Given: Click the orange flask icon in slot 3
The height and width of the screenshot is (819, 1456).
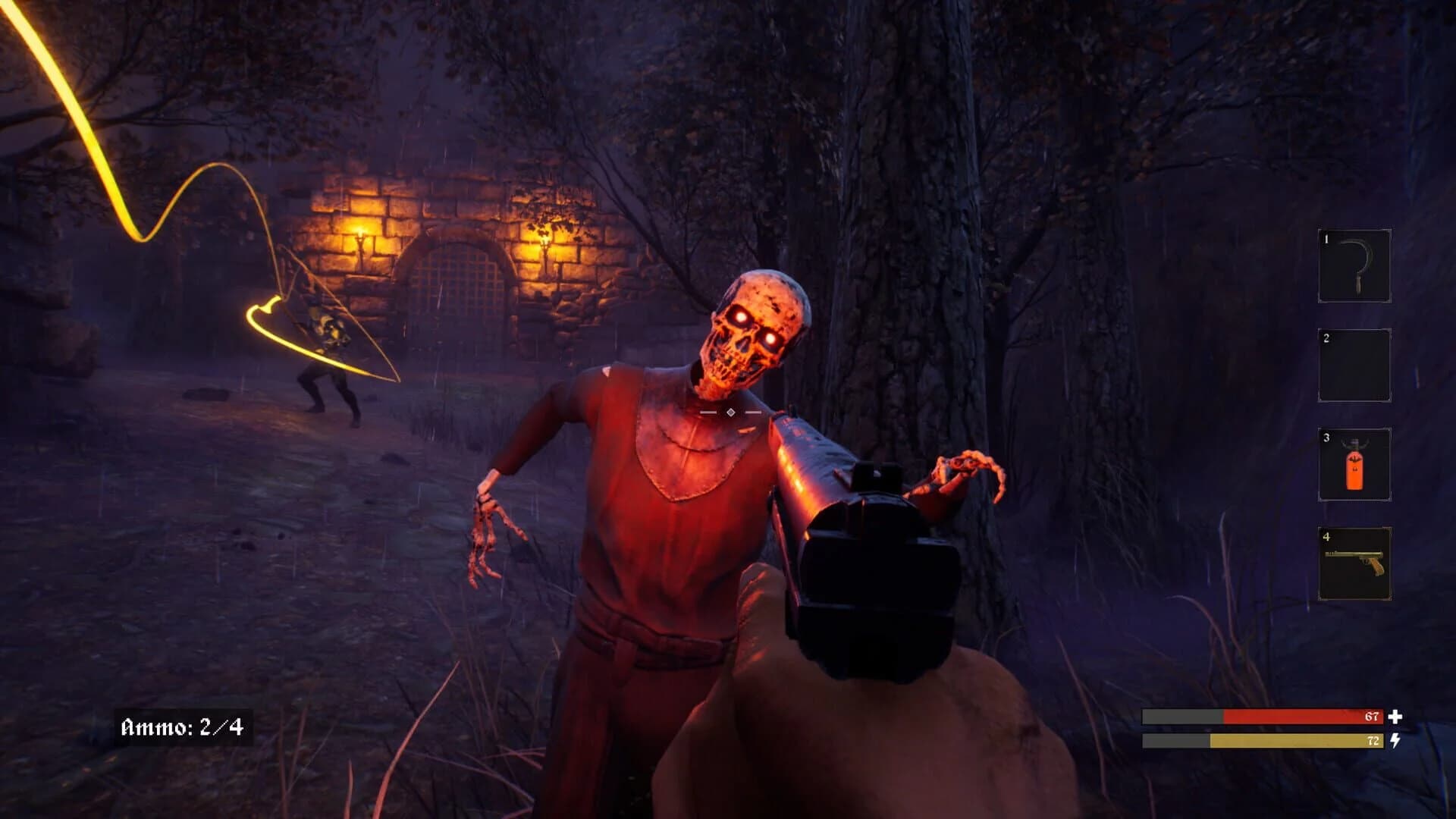Looking at the screenshot, I should tap(1354, 469).
